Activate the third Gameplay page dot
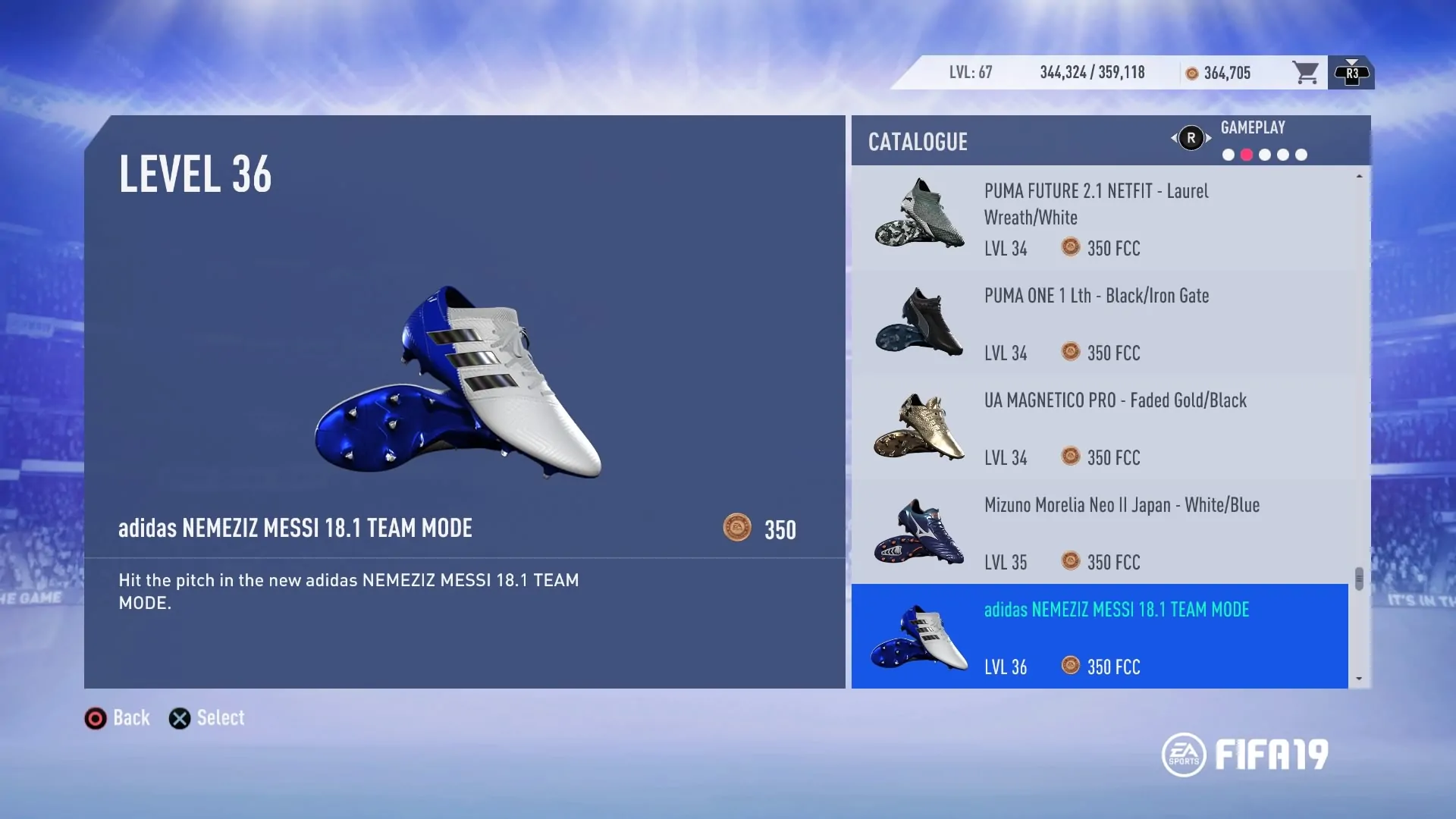Viewport: 1456px width, 819px height. pyautogui.click(x=1265, y=154)
